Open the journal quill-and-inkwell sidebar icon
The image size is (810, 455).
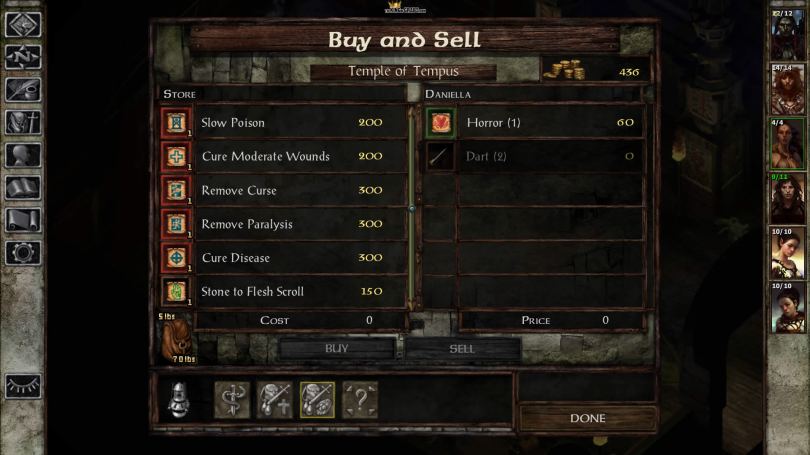(22, 90)
